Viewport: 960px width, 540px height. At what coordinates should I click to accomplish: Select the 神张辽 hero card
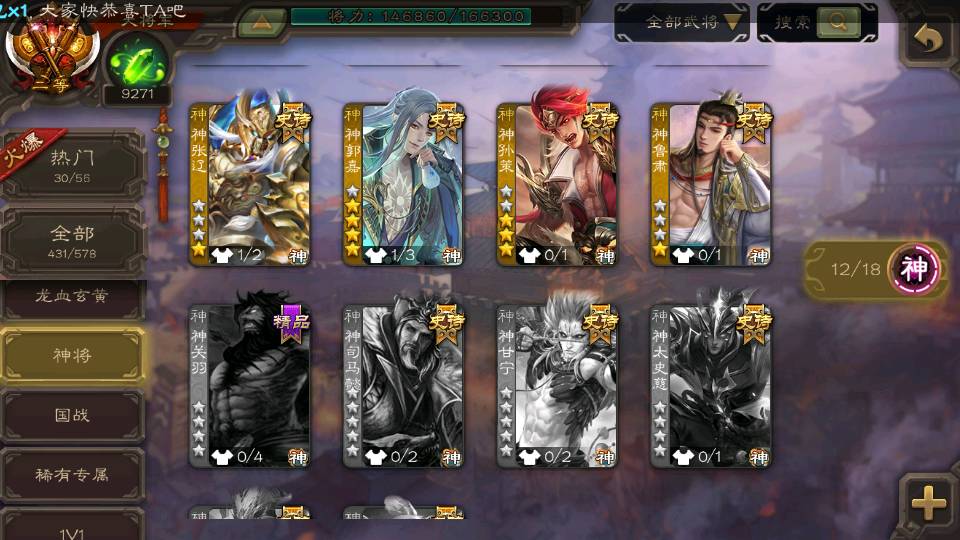coord(250,184)
